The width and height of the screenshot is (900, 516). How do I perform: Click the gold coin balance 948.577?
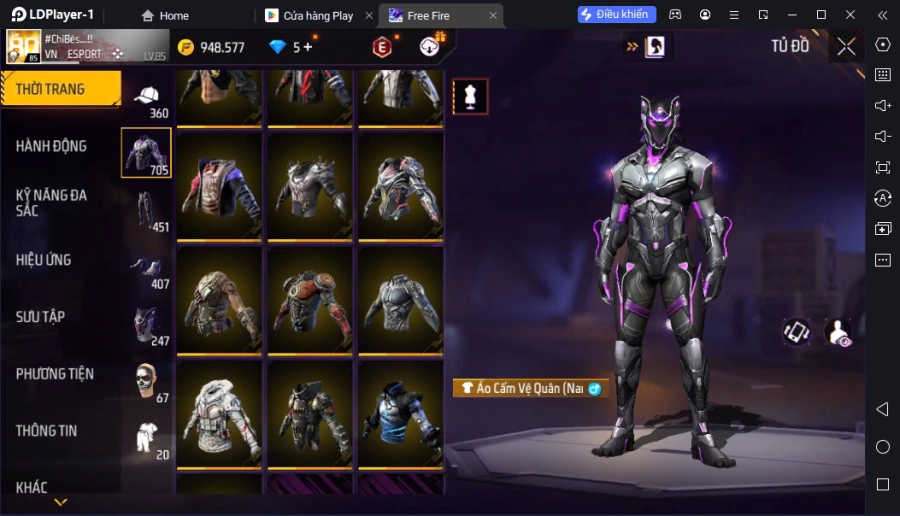coord(211,47)
